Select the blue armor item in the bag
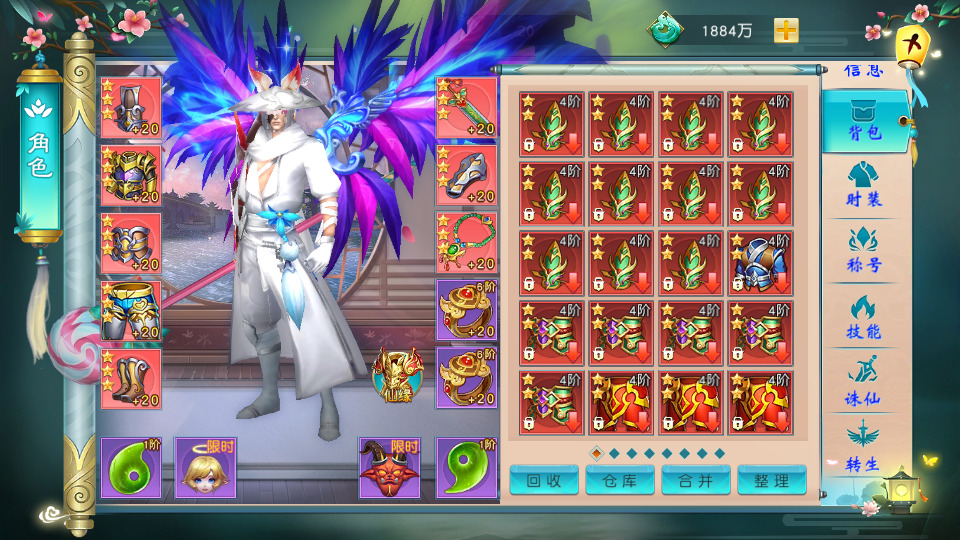The width and height of the screenshot is (960, 540). tap(761, 263)
